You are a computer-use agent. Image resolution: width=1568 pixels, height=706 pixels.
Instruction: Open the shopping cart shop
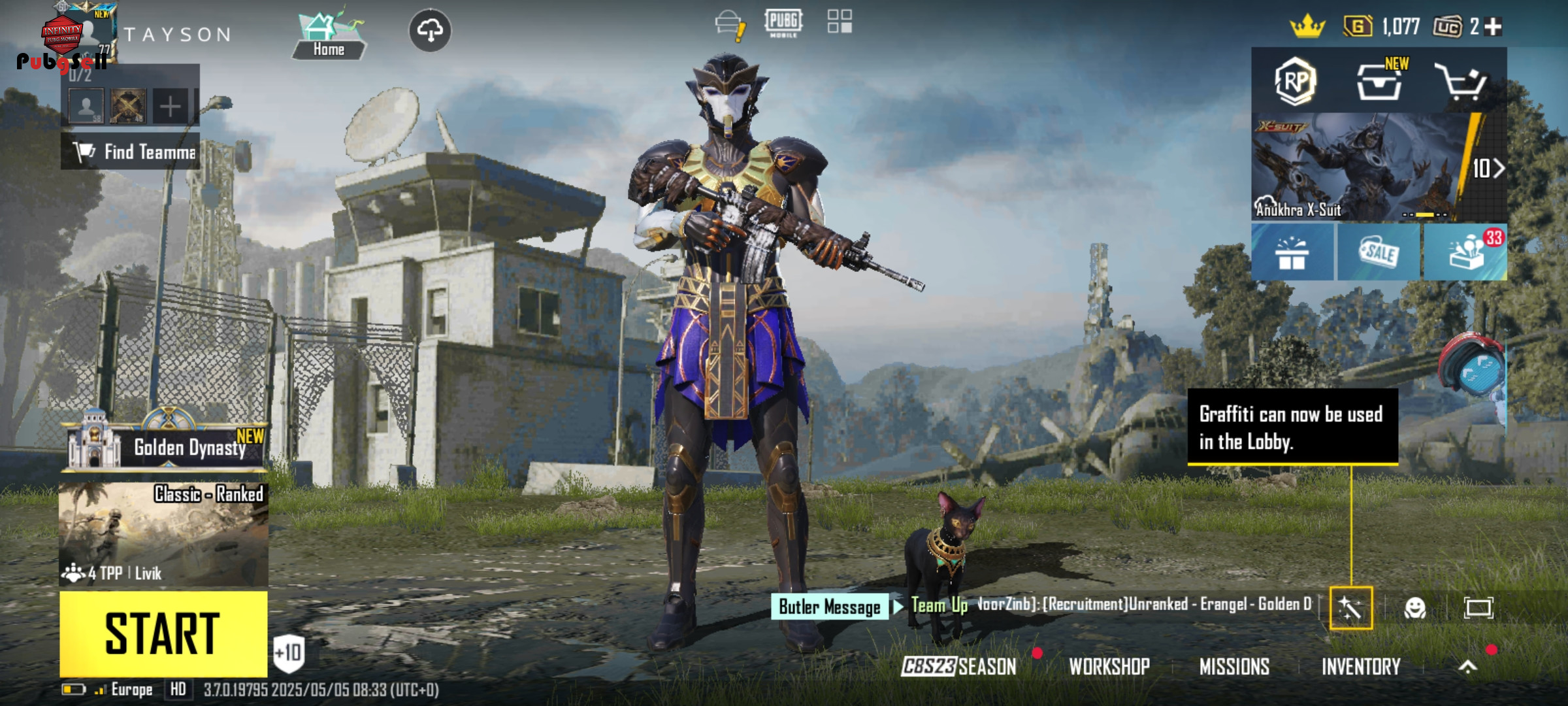point(1461,82)
